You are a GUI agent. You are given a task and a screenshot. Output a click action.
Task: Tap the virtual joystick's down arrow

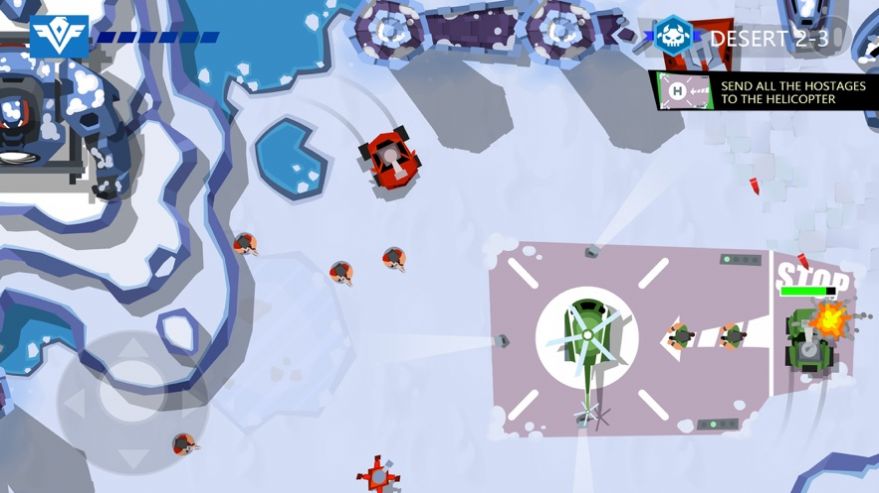(x=131, y=458)
